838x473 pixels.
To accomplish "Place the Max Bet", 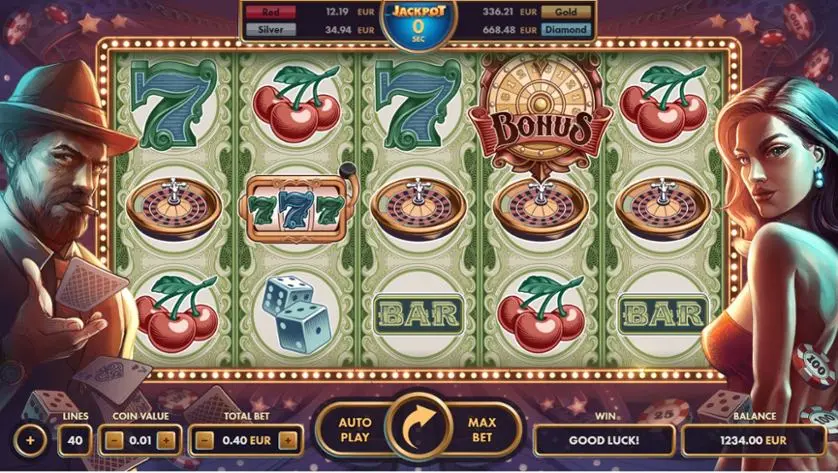I will [x=482, y=430].
